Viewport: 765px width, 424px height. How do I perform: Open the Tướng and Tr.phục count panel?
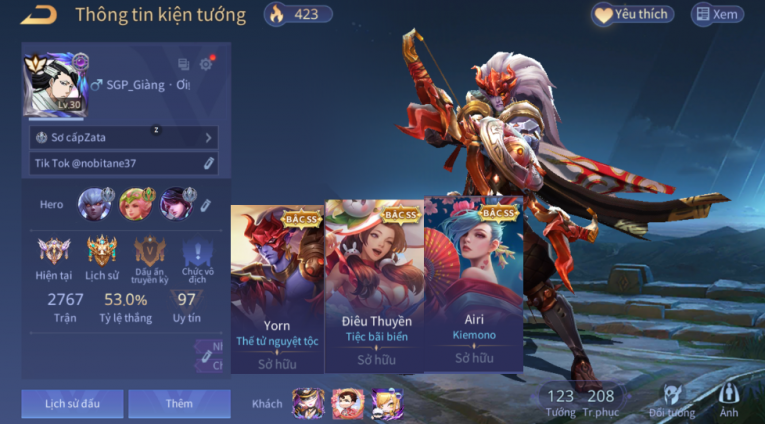point(580,402)
